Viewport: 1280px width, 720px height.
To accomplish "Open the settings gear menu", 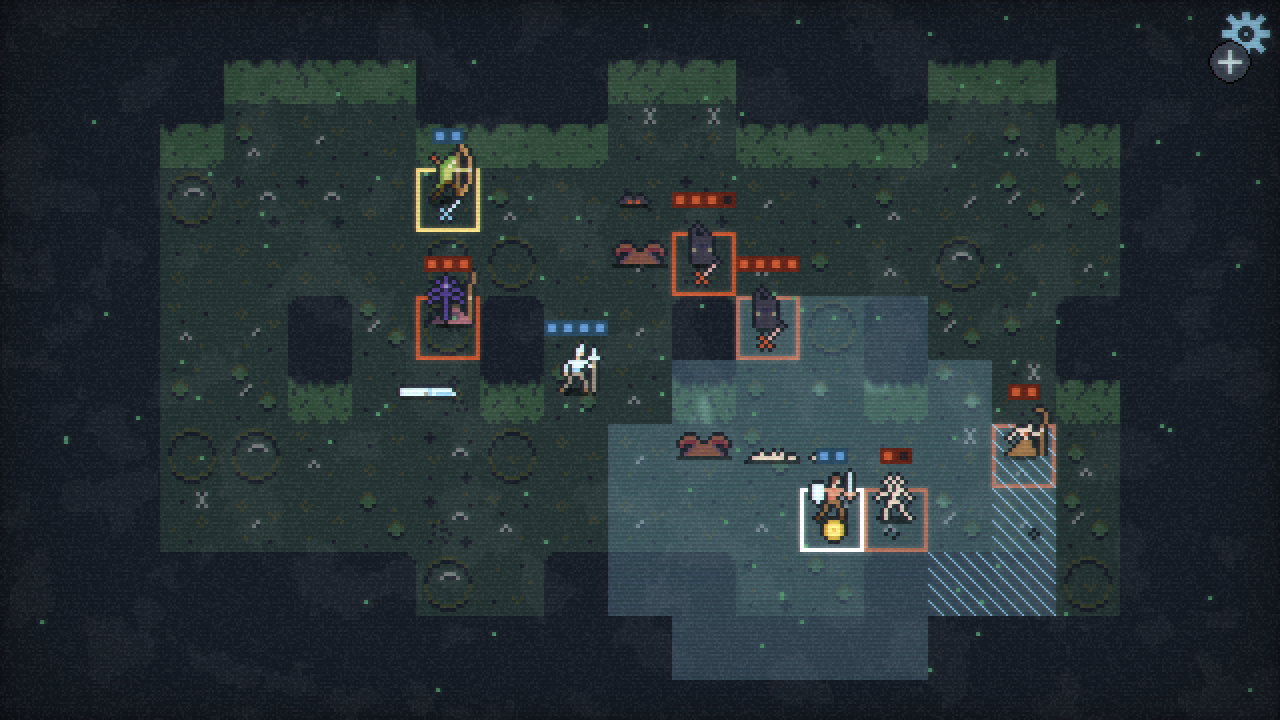I will click(1246, 31).
